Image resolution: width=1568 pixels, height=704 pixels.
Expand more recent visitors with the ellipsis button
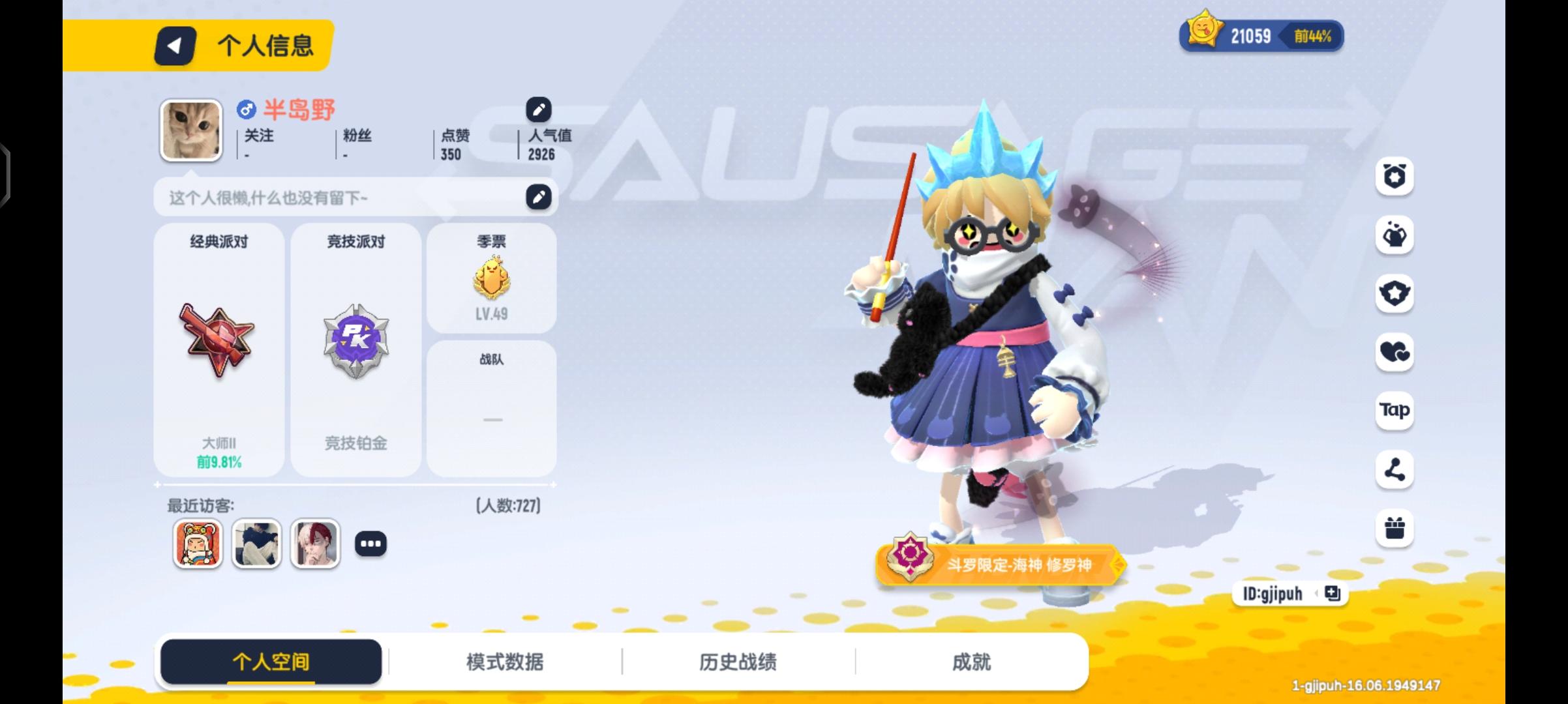[372, 543]
